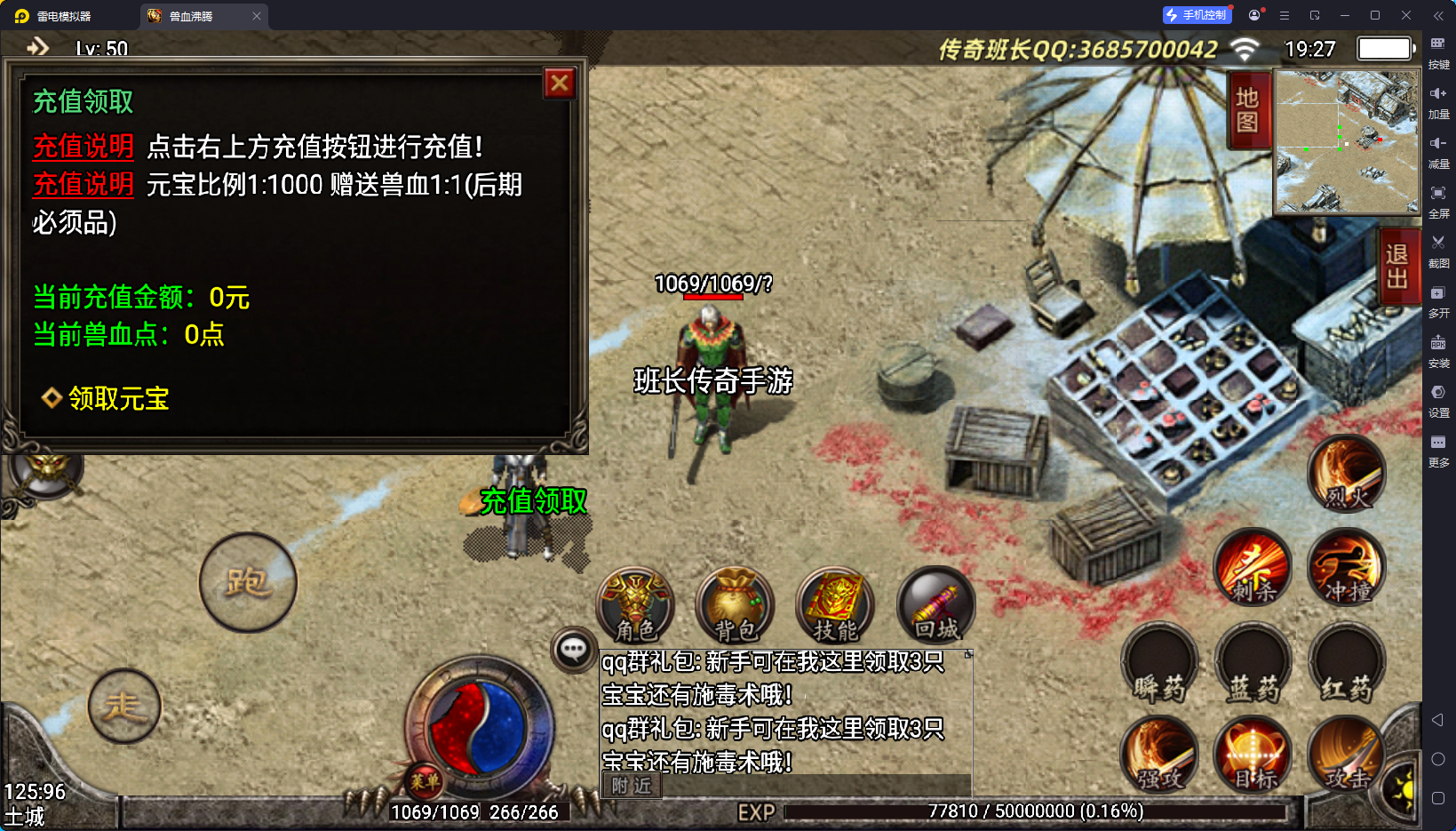Open the chat bubble button

573,650
